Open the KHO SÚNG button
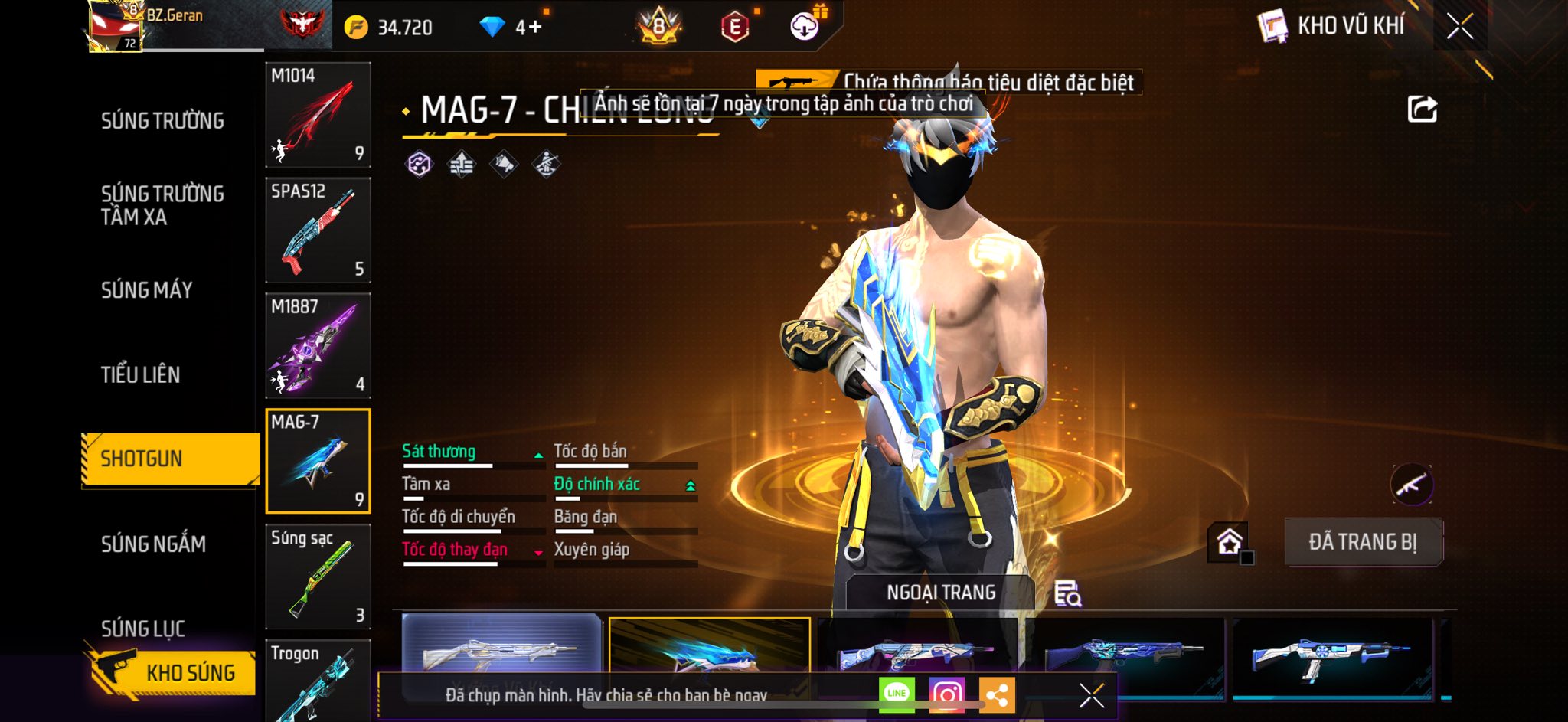This screenshot has width=1568, height=722. tap(172, 672)
